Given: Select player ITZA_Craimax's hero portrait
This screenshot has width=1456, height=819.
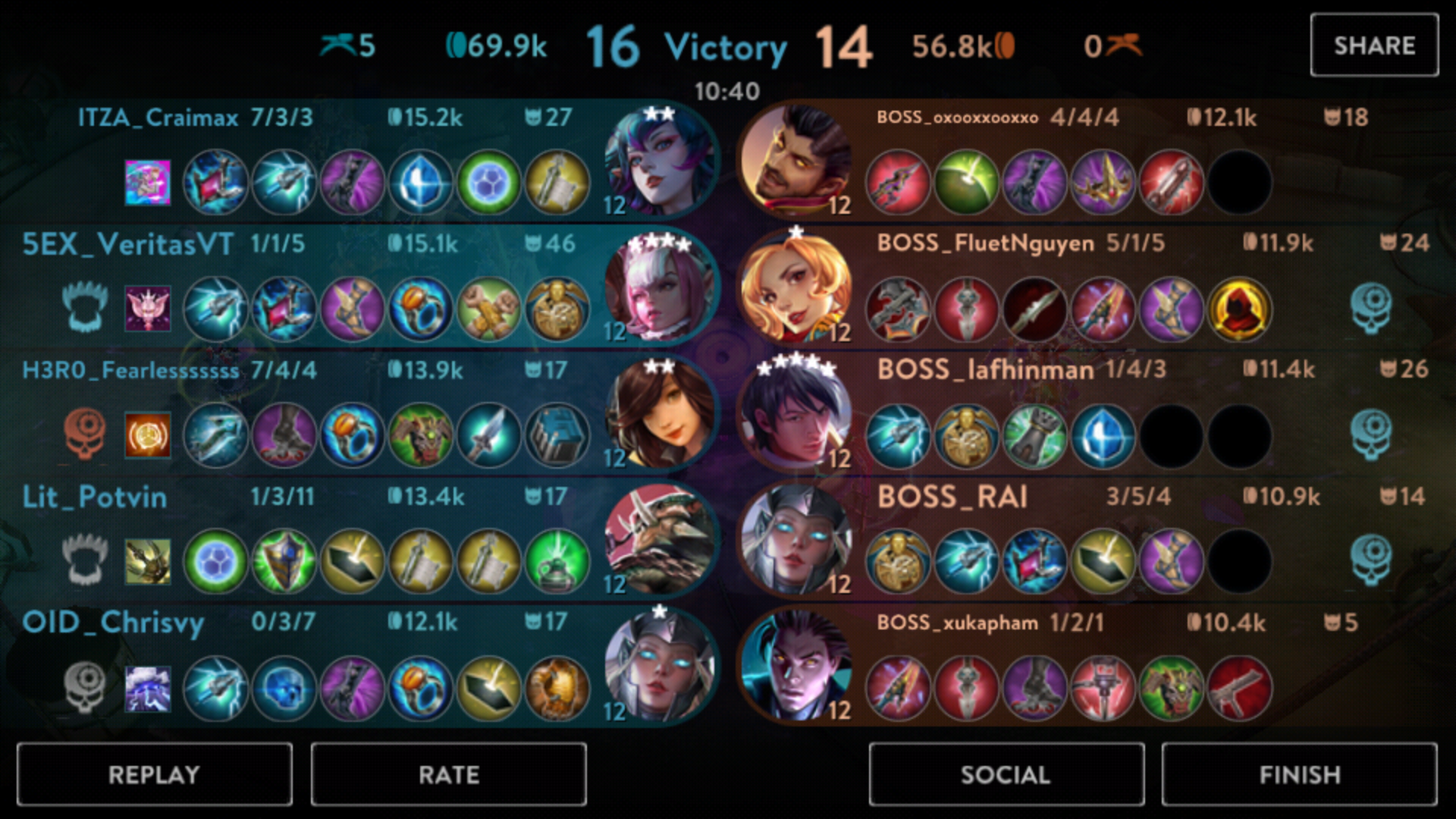Looking at the screenshot, I should pyautogui.click(x=660, y=162).
